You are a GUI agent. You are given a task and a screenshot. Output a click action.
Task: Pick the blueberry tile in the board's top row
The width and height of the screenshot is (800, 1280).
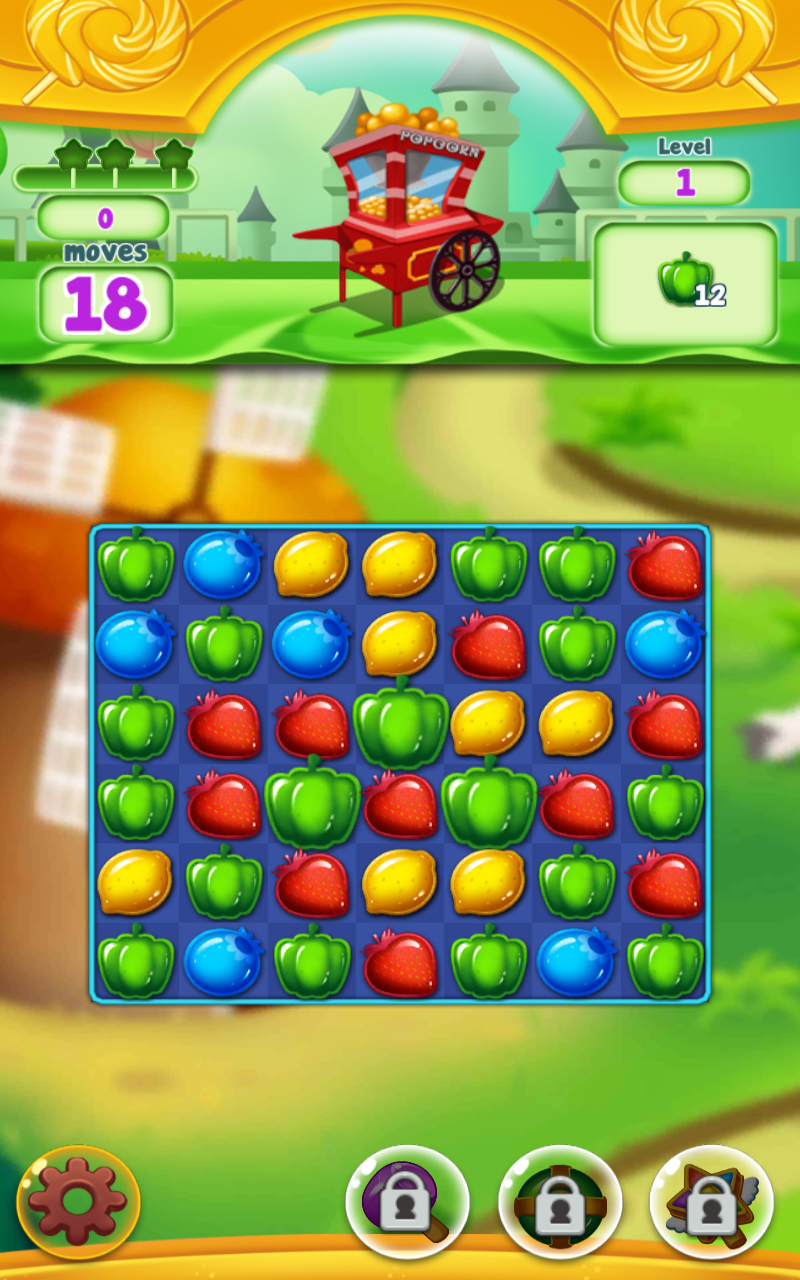pyautogui.click(x=223, y=566)
